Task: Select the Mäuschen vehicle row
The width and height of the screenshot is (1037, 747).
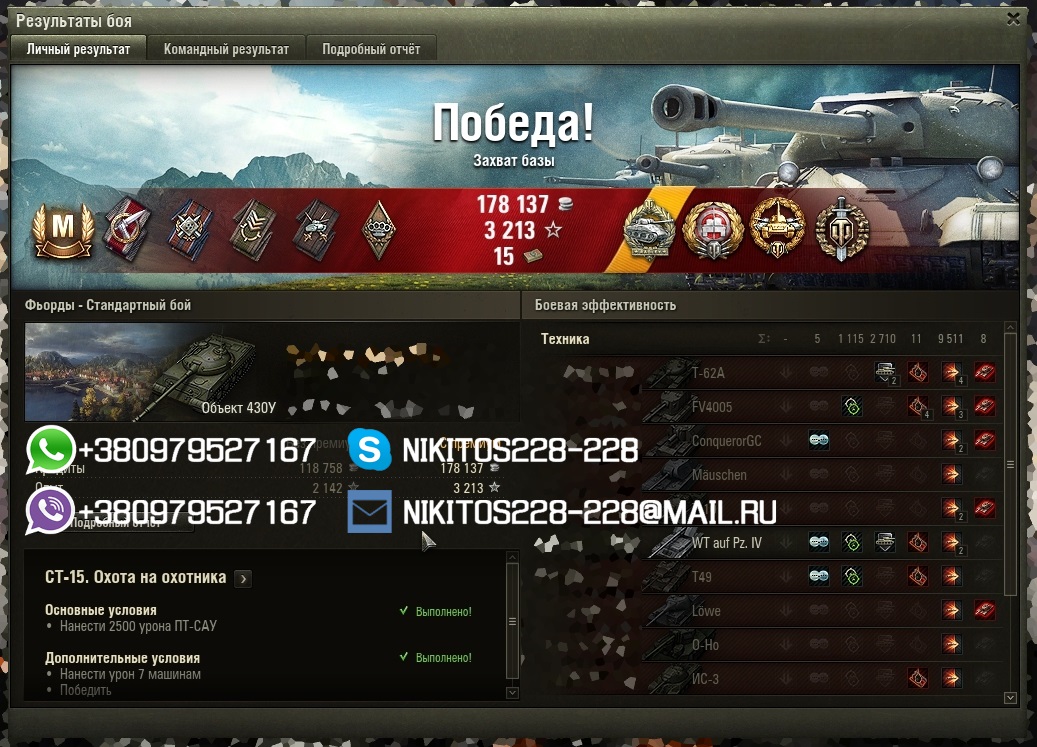Action: click(720, 475)
